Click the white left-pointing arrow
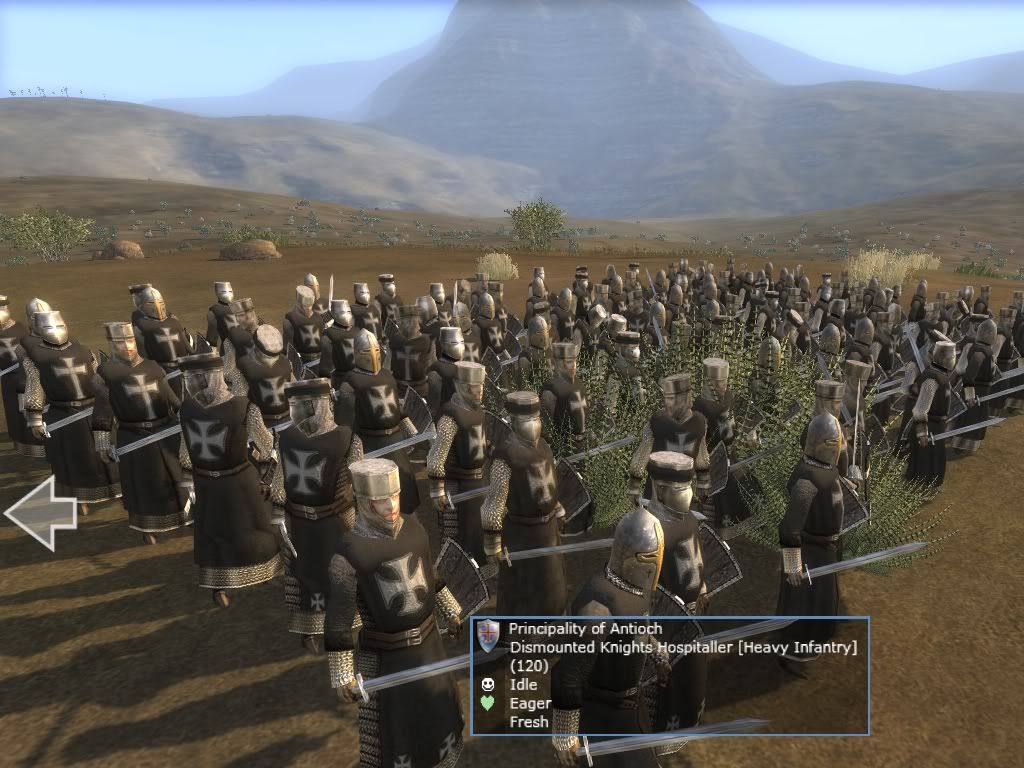Viewport: 1024px width, 768px height. (x=40, y=513)
